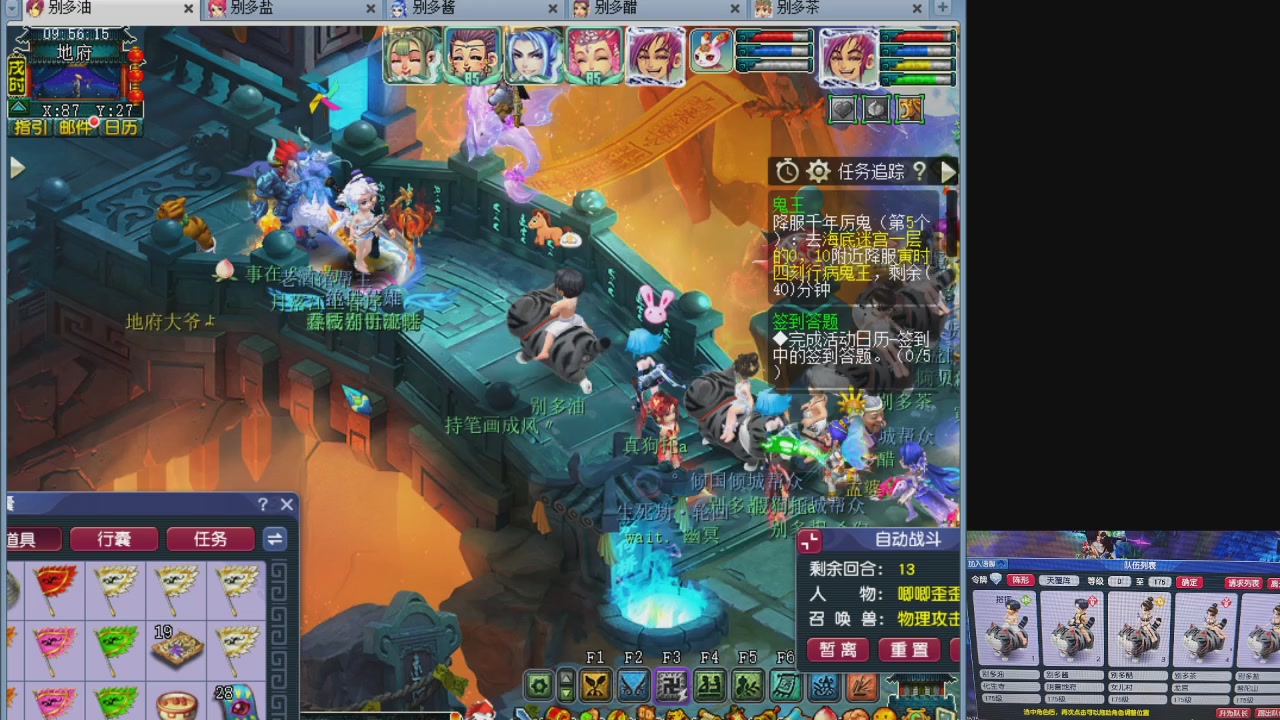Collapse the 任务追踪 panel with its arrow

[947, 172]
